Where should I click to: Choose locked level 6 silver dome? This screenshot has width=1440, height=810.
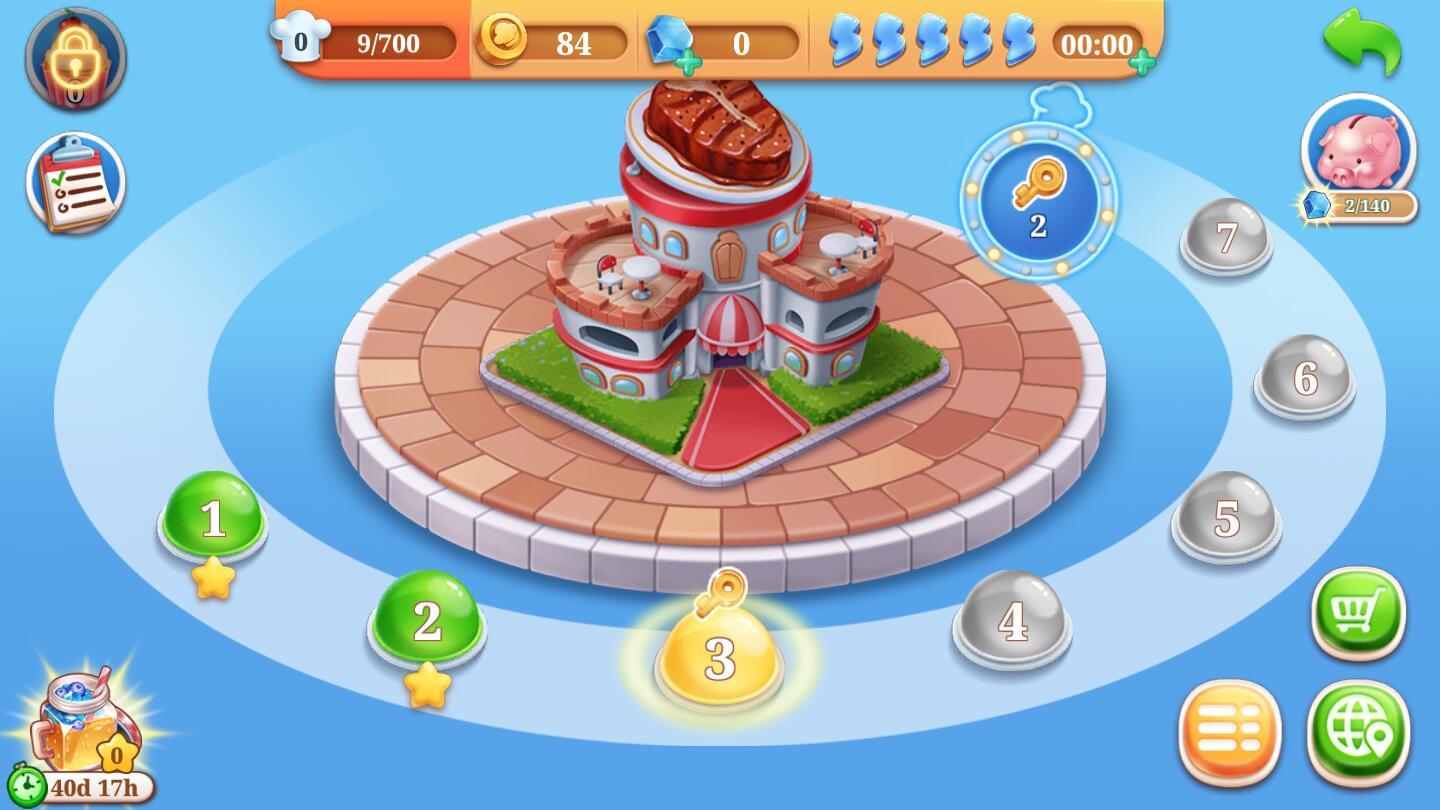[1305, 378]
